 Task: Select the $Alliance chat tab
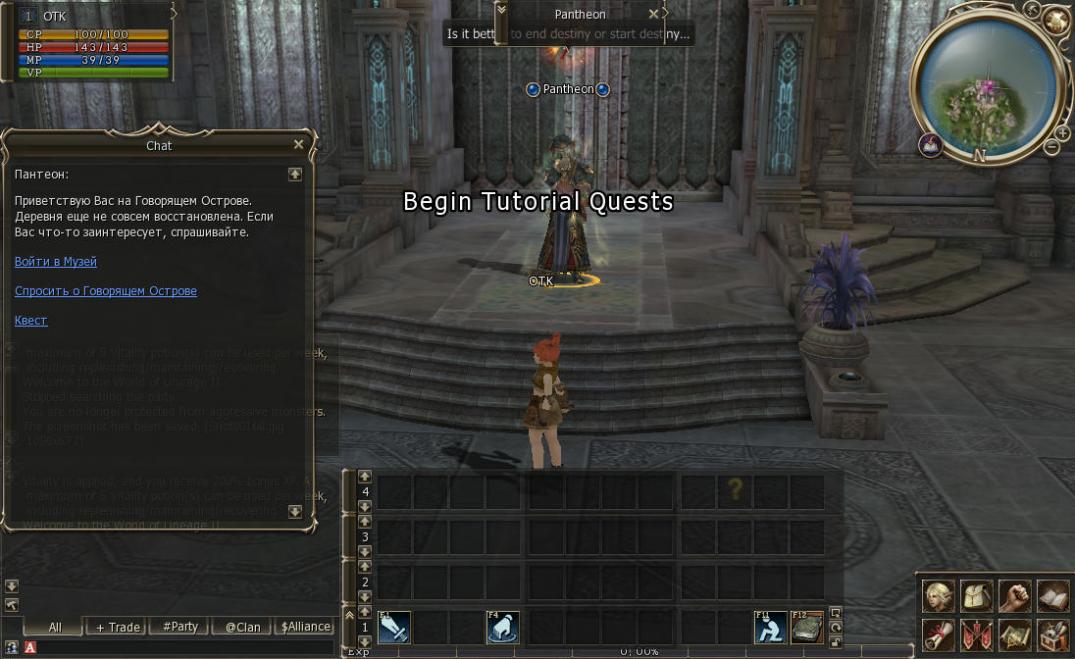pos(305,627)
